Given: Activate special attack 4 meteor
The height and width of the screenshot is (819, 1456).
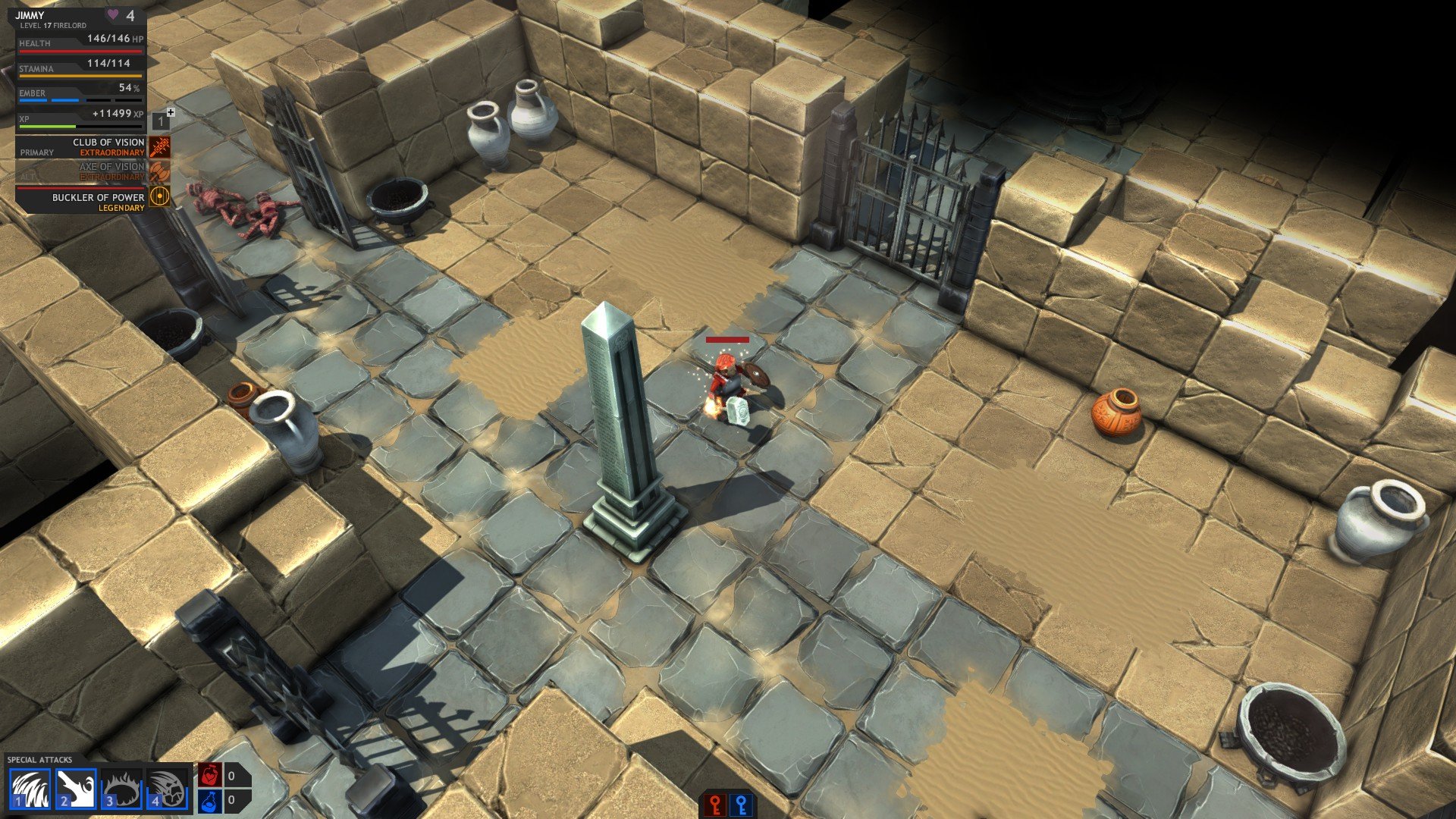Looking at the screenshot, I should click(167, 789).
